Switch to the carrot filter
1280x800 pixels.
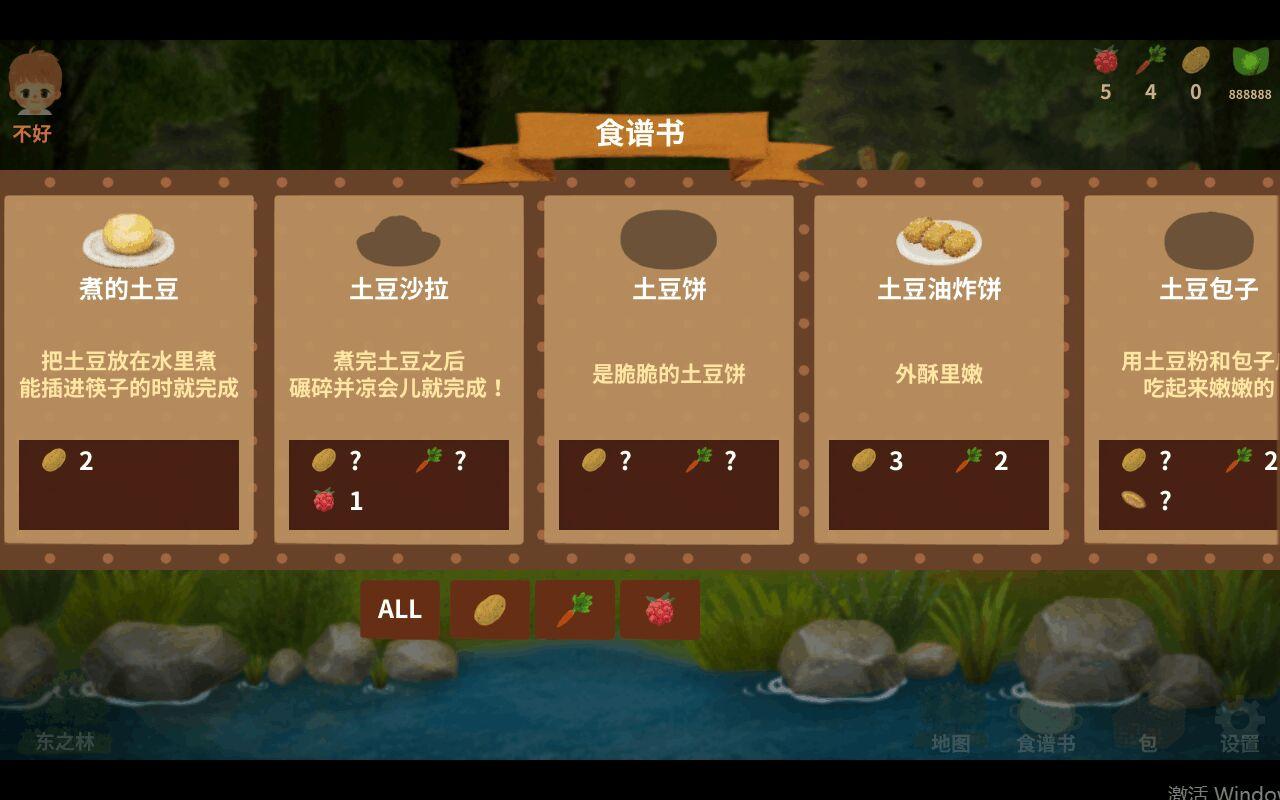(576, 609)
